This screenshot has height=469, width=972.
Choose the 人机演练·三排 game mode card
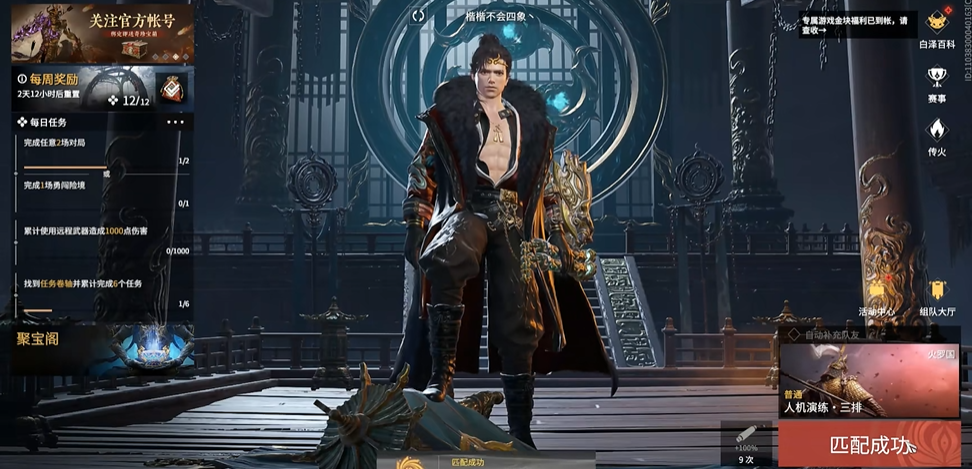868,381
